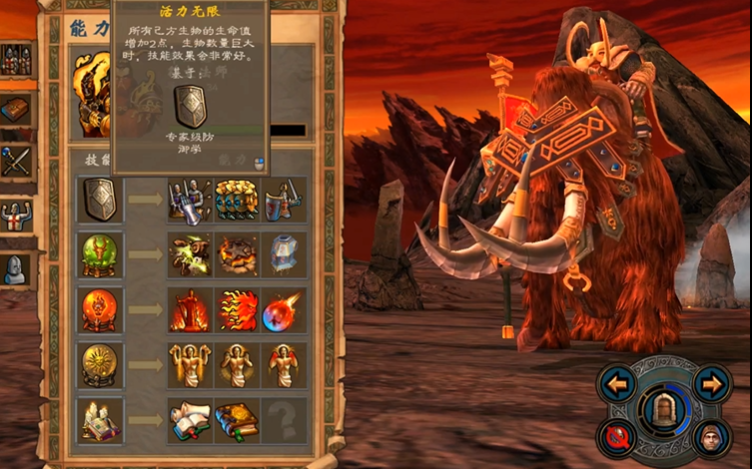The height and width of the screenshot is (469, 752).
Task: Click the row of shielded soldiers perk
Action: pos(236,200)
